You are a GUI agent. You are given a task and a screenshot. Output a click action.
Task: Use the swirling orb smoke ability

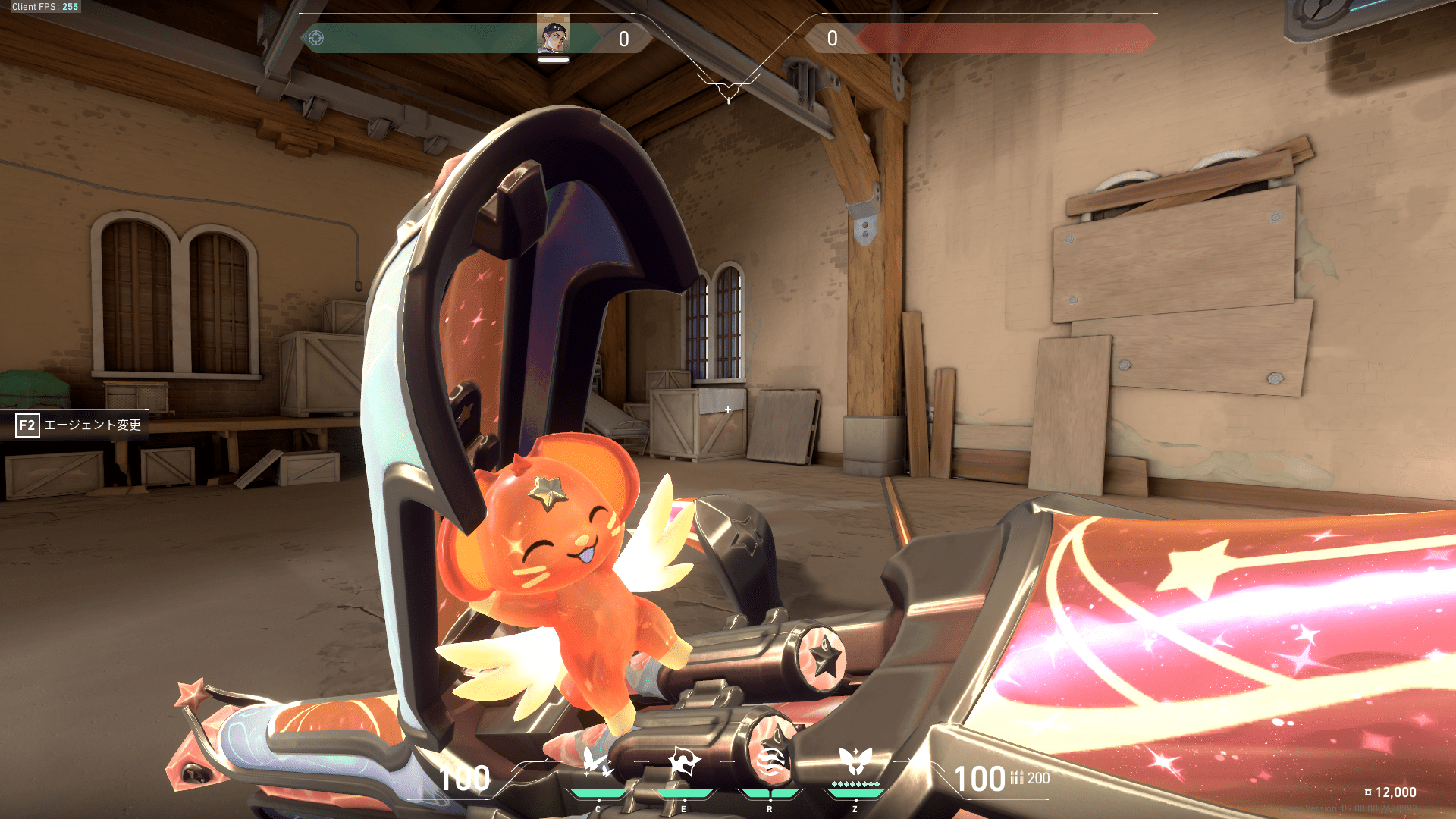769,761
